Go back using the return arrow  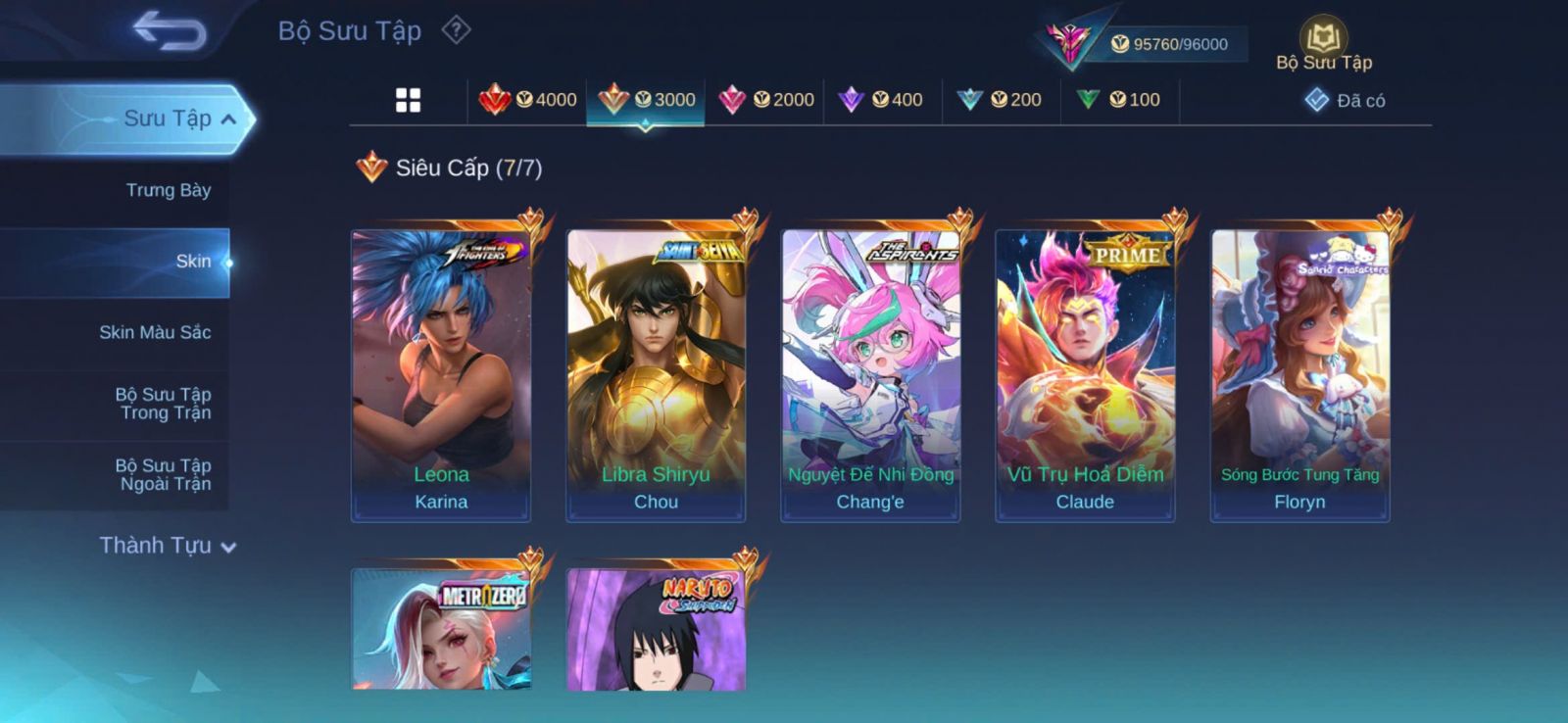click(x=170, y=30)
